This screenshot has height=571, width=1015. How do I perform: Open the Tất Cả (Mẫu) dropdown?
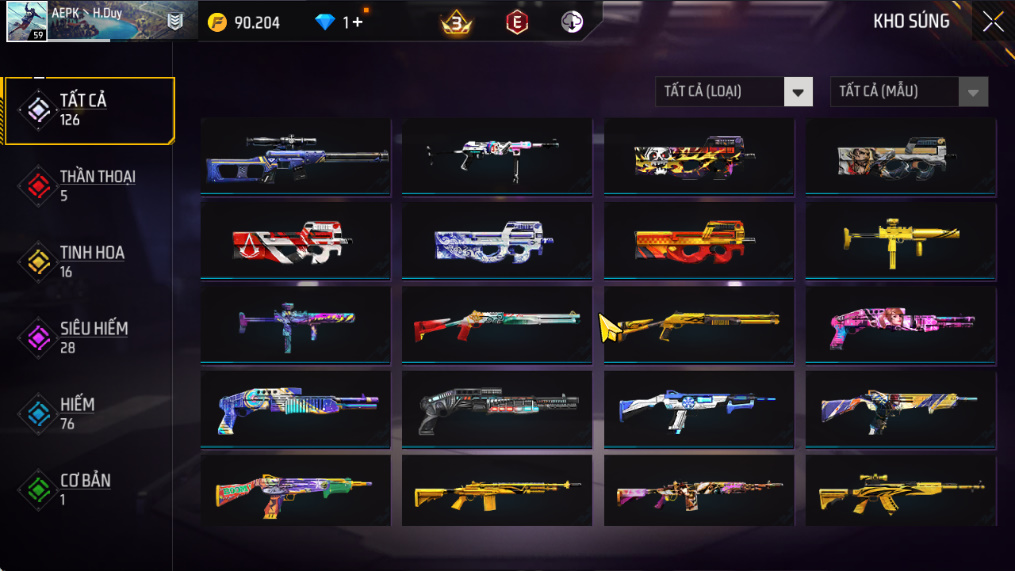pos(908,92)
